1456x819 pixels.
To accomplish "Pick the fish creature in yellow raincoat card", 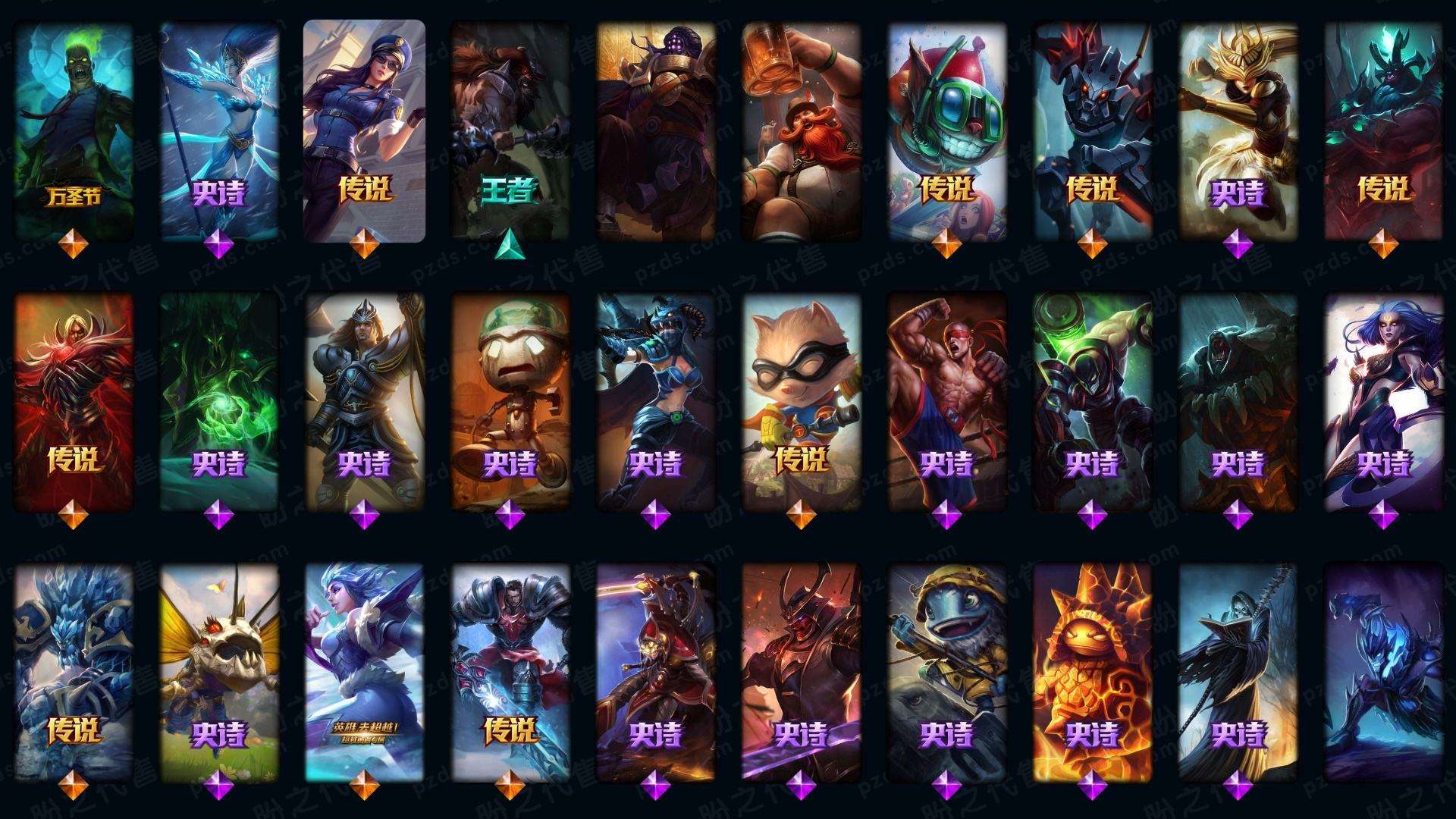I will pos(946,671).
